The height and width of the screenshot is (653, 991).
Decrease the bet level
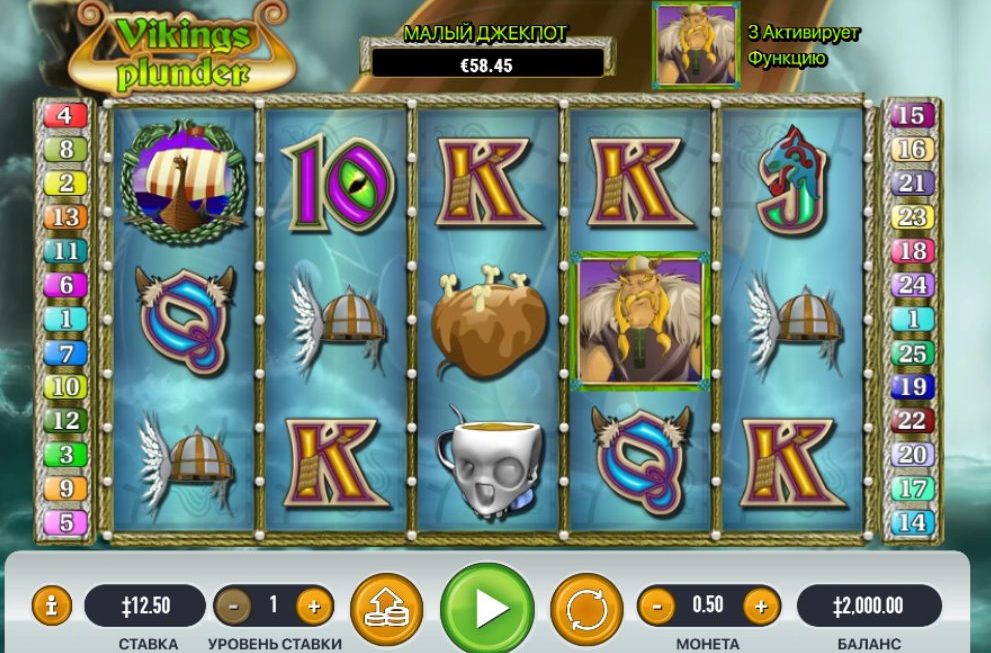point(233,605)
